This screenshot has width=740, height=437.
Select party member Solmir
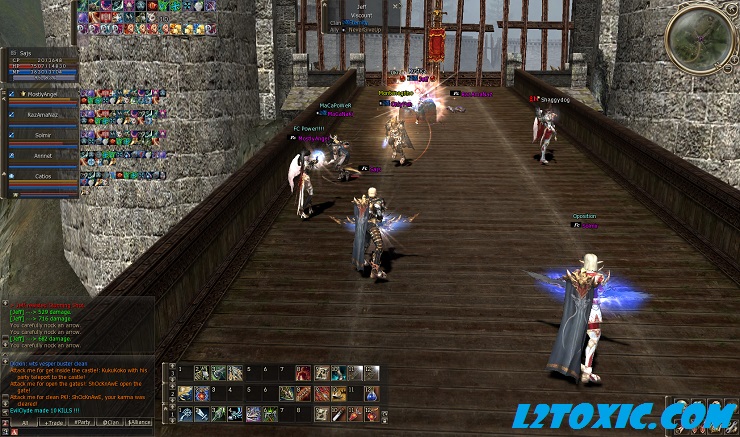42,134
